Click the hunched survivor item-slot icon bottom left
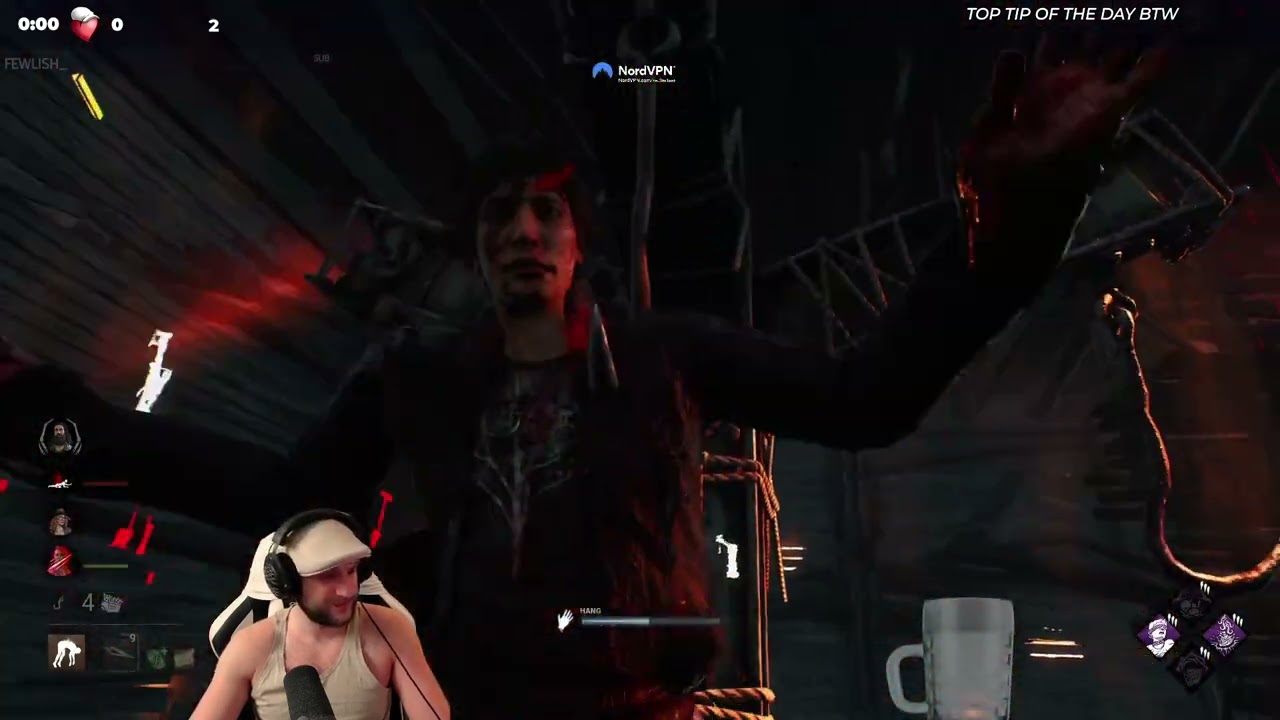The width and height of the screenshot is (1280, 720). tap(64, 652)
